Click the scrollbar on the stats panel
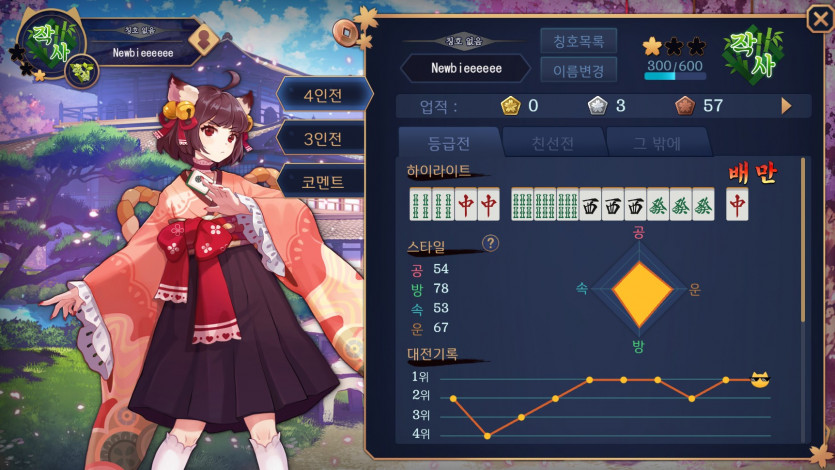835x470 pixels. click(803, 260)
